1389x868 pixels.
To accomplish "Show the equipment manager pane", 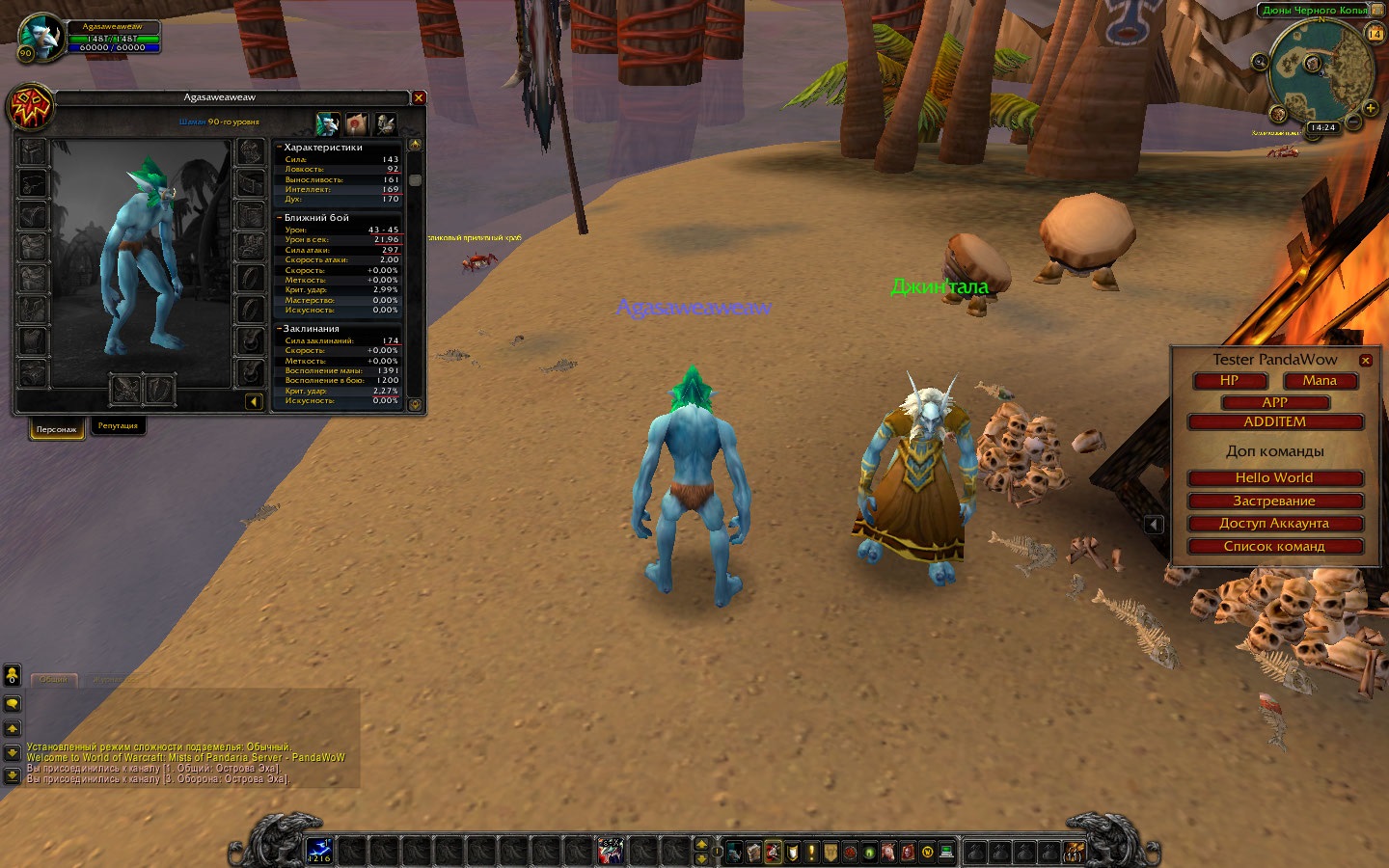I will tap(386, 123).
